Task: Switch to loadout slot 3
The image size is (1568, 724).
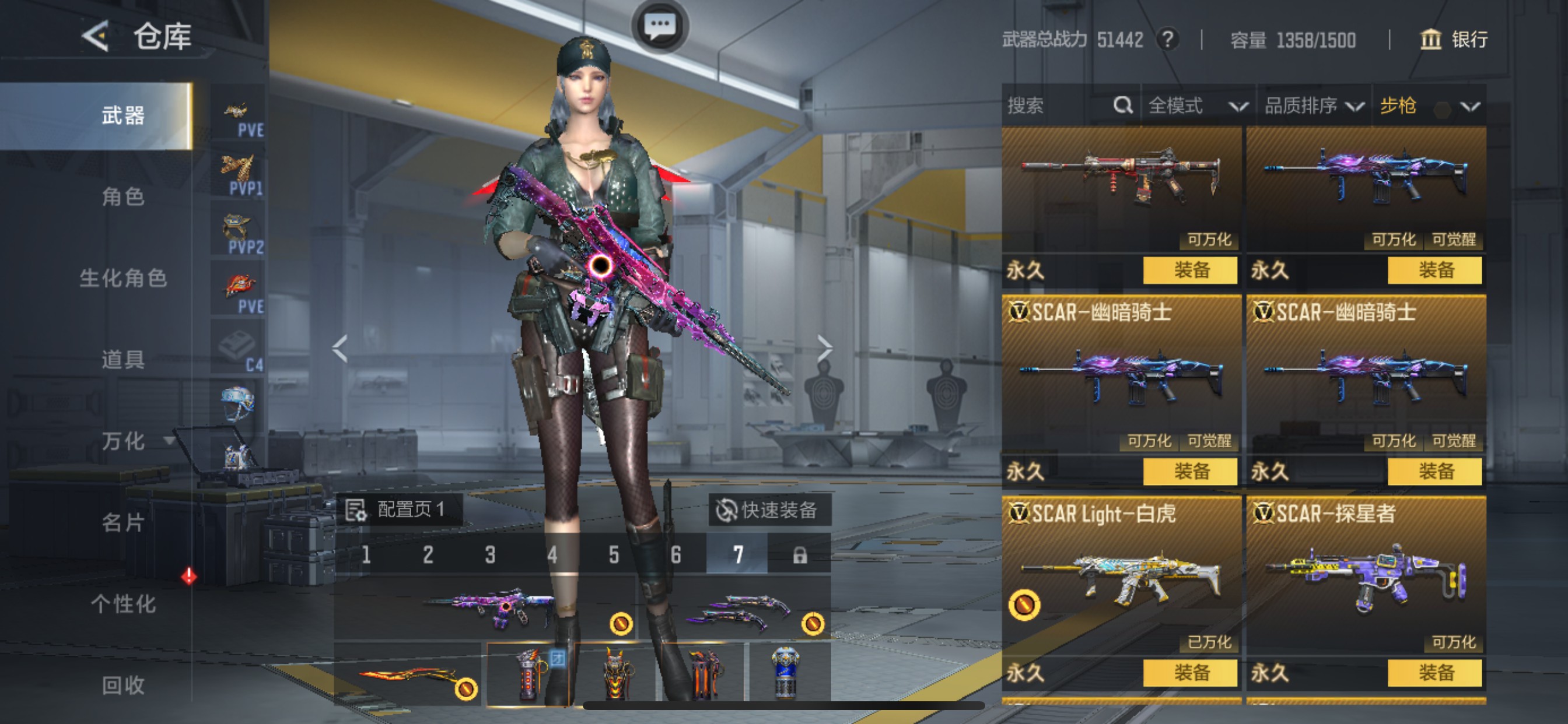Action: click(x=490, y=554)
